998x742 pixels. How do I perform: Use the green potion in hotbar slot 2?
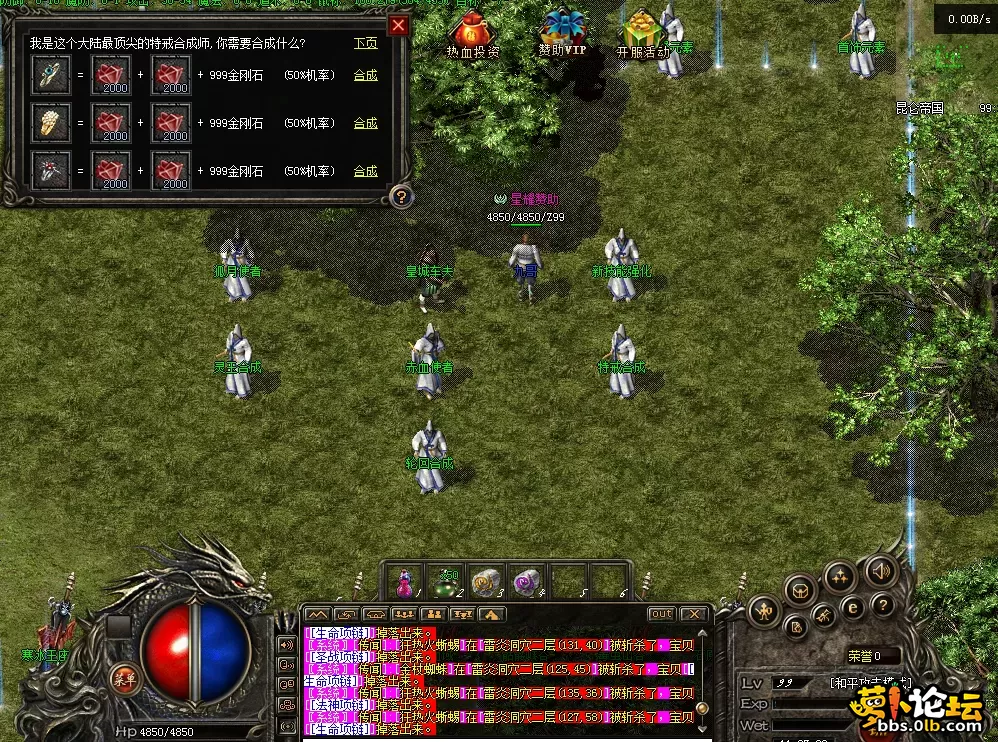coord(445,582)
